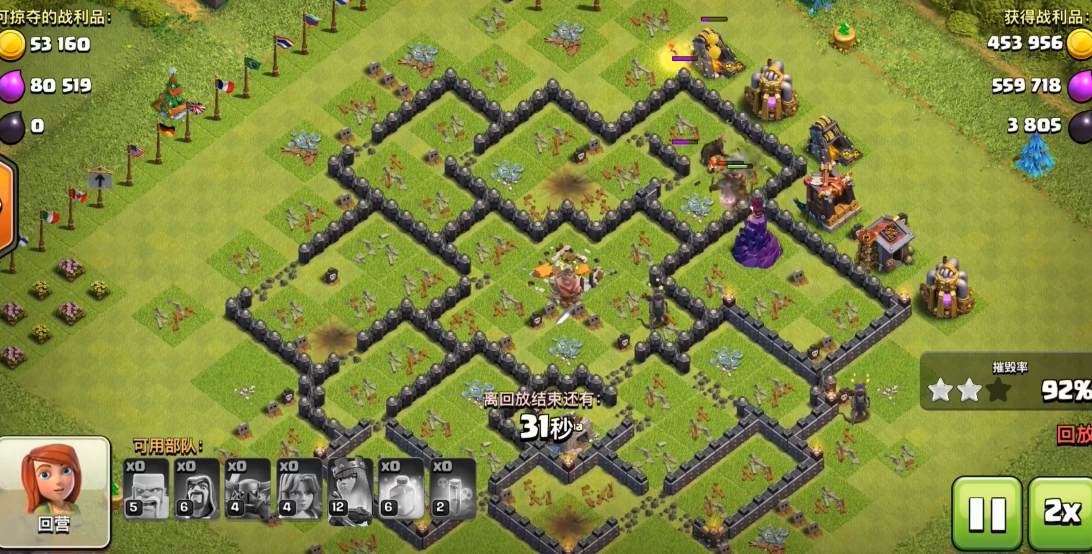This screenshot has height=554, width=1092.
Task: Choose the P.E.K.K.A troop slot
Action: tap(248, 489)
